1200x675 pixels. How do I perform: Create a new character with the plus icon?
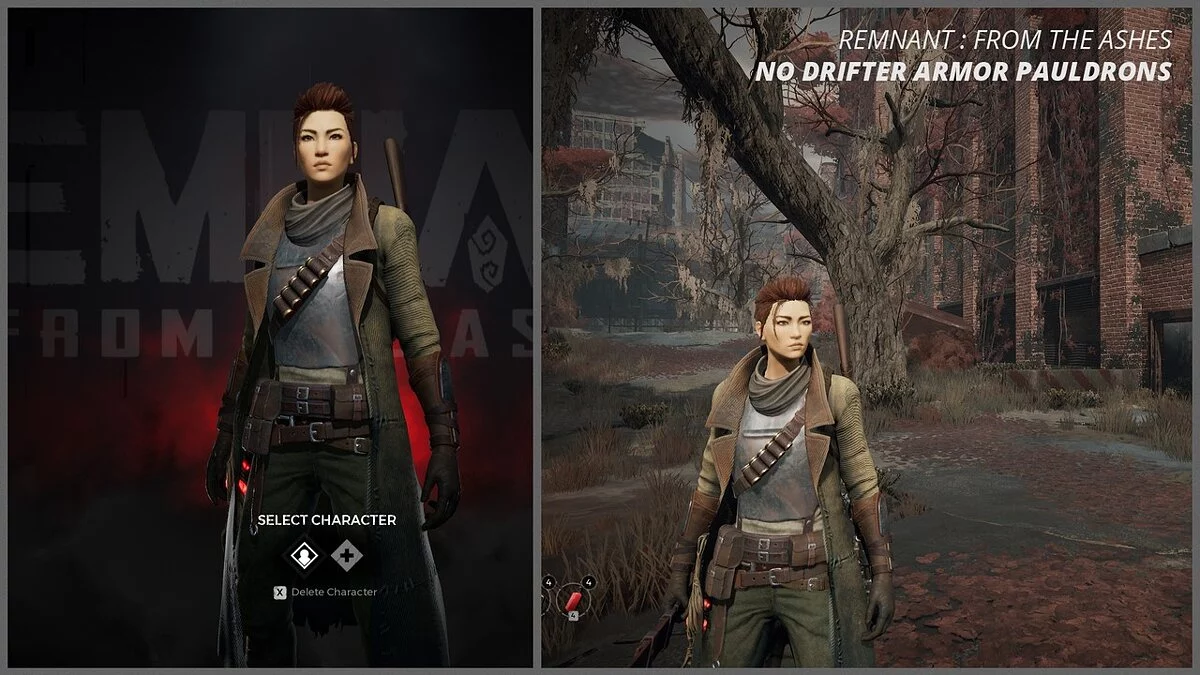point(347,556)
